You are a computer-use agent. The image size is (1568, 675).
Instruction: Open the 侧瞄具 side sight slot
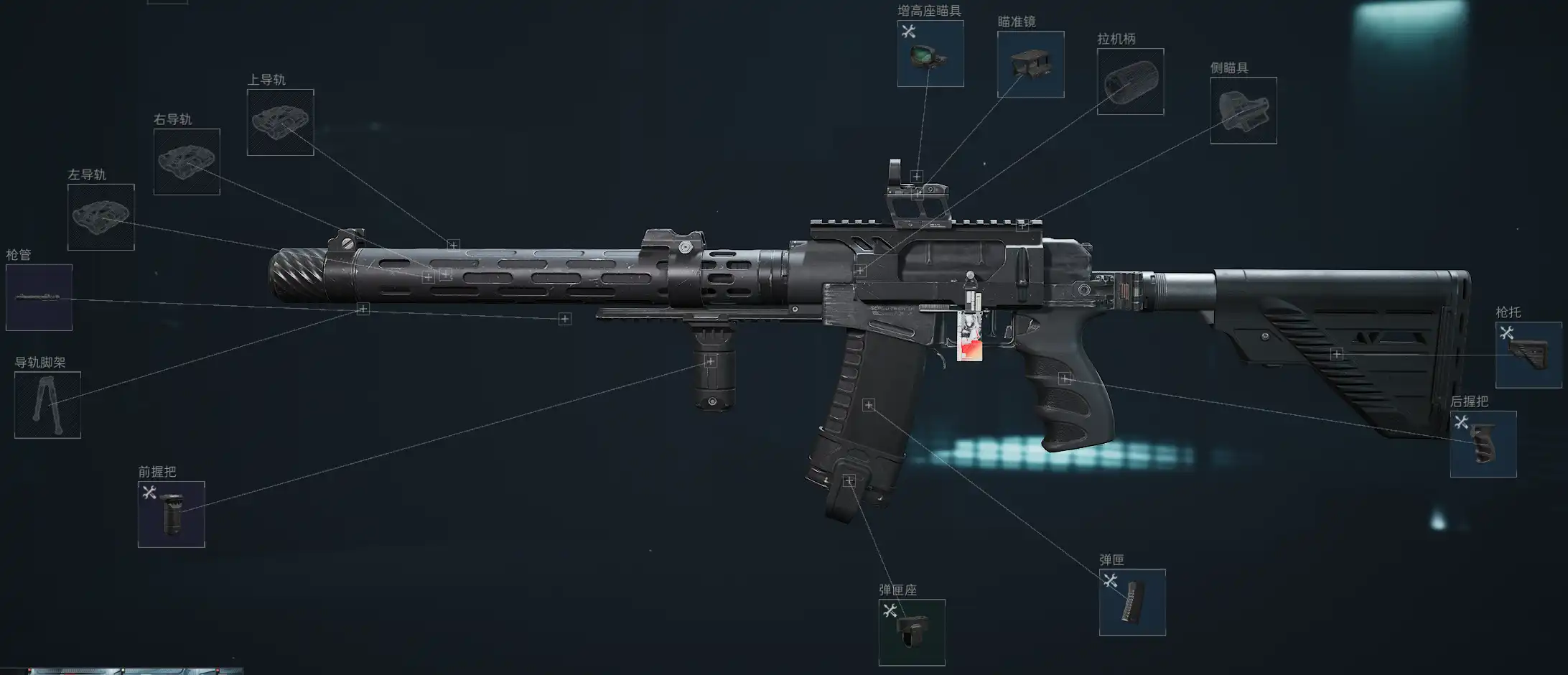(1243, 111)
